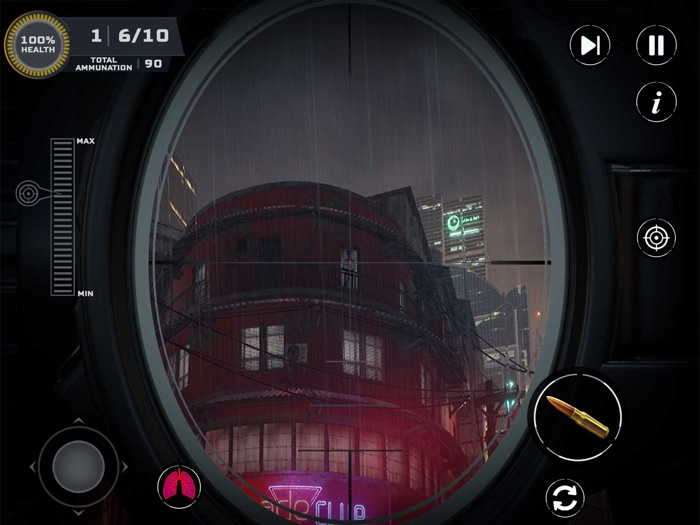Reload with the circular arrows button

pos(565,497)
